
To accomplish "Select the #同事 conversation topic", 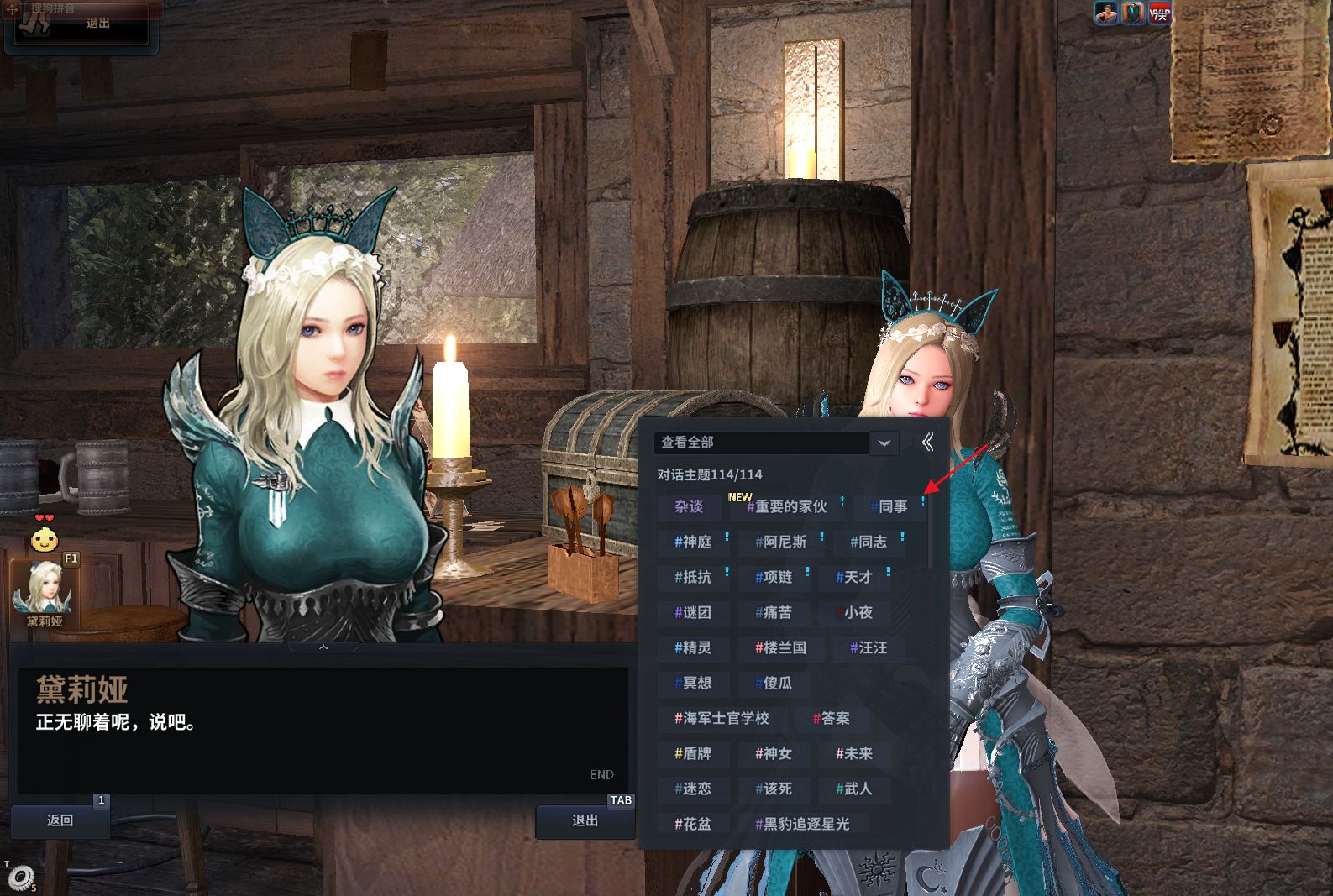I will click(x=889, y=506).
